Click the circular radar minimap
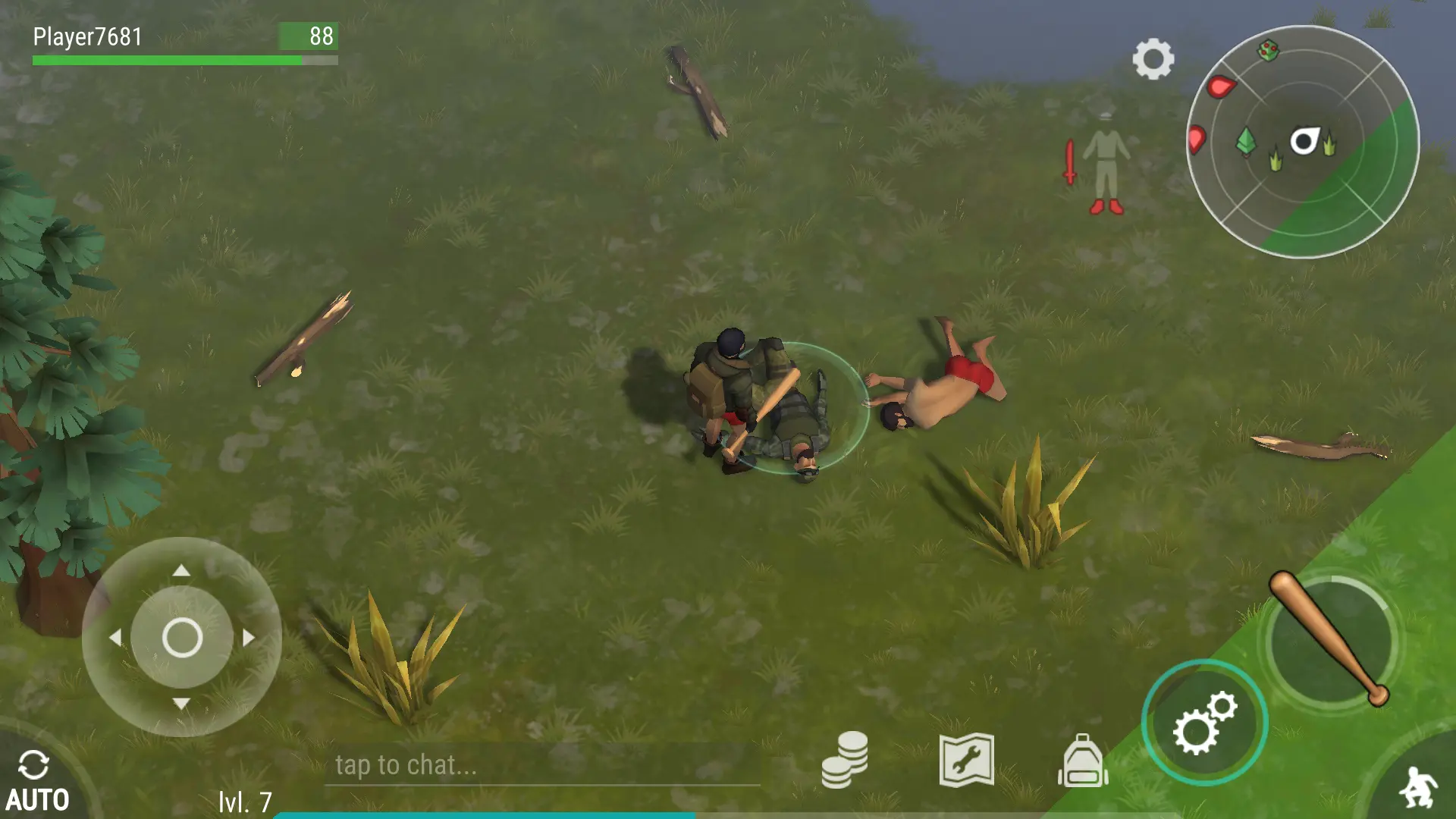The image size is (1456, 819). 1302,142
